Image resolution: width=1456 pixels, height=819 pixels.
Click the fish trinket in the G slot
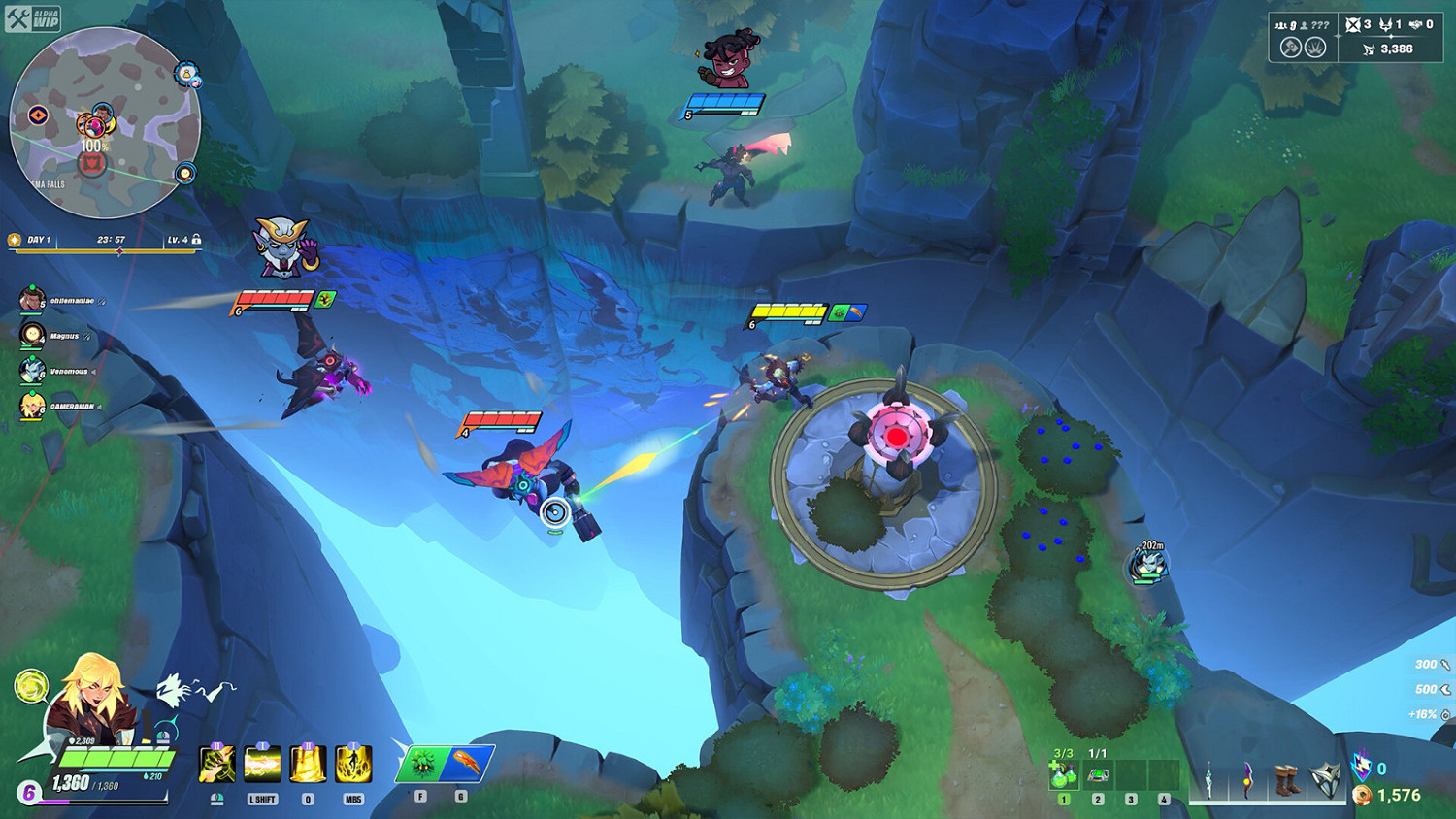[468, 763]
